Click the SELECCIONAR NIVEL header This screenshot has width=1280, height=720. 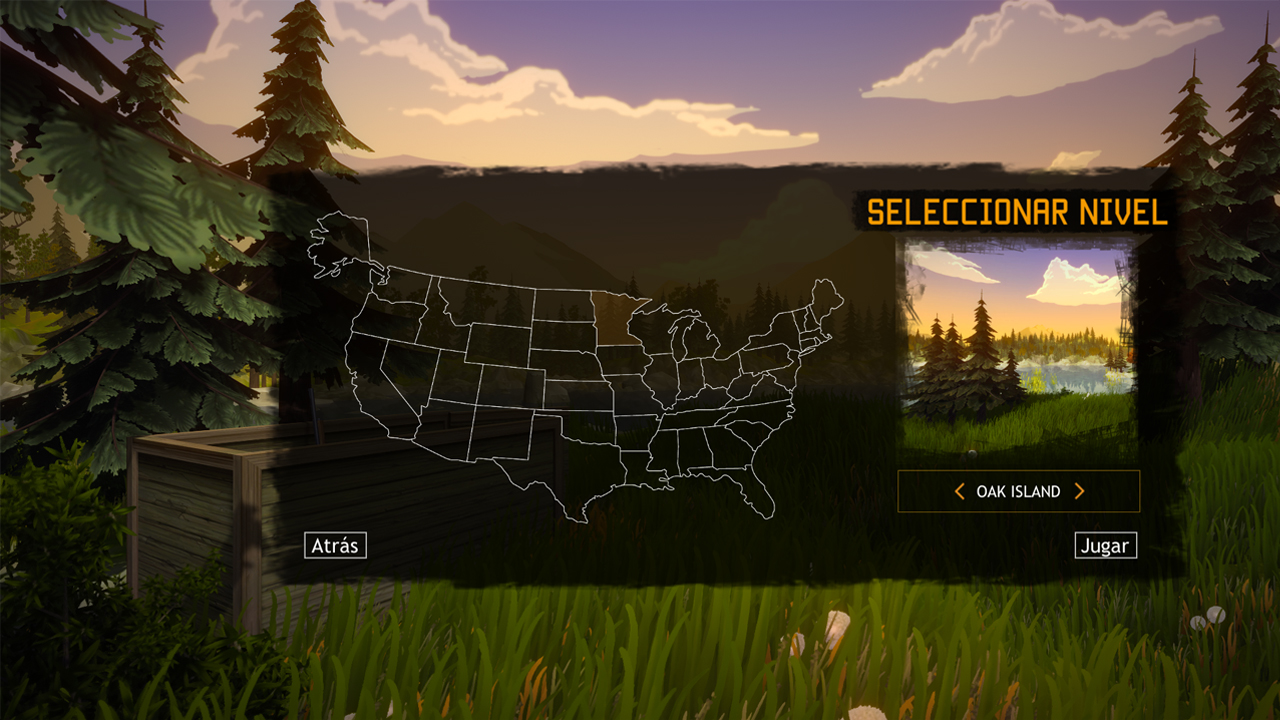tap(1017, 212)
